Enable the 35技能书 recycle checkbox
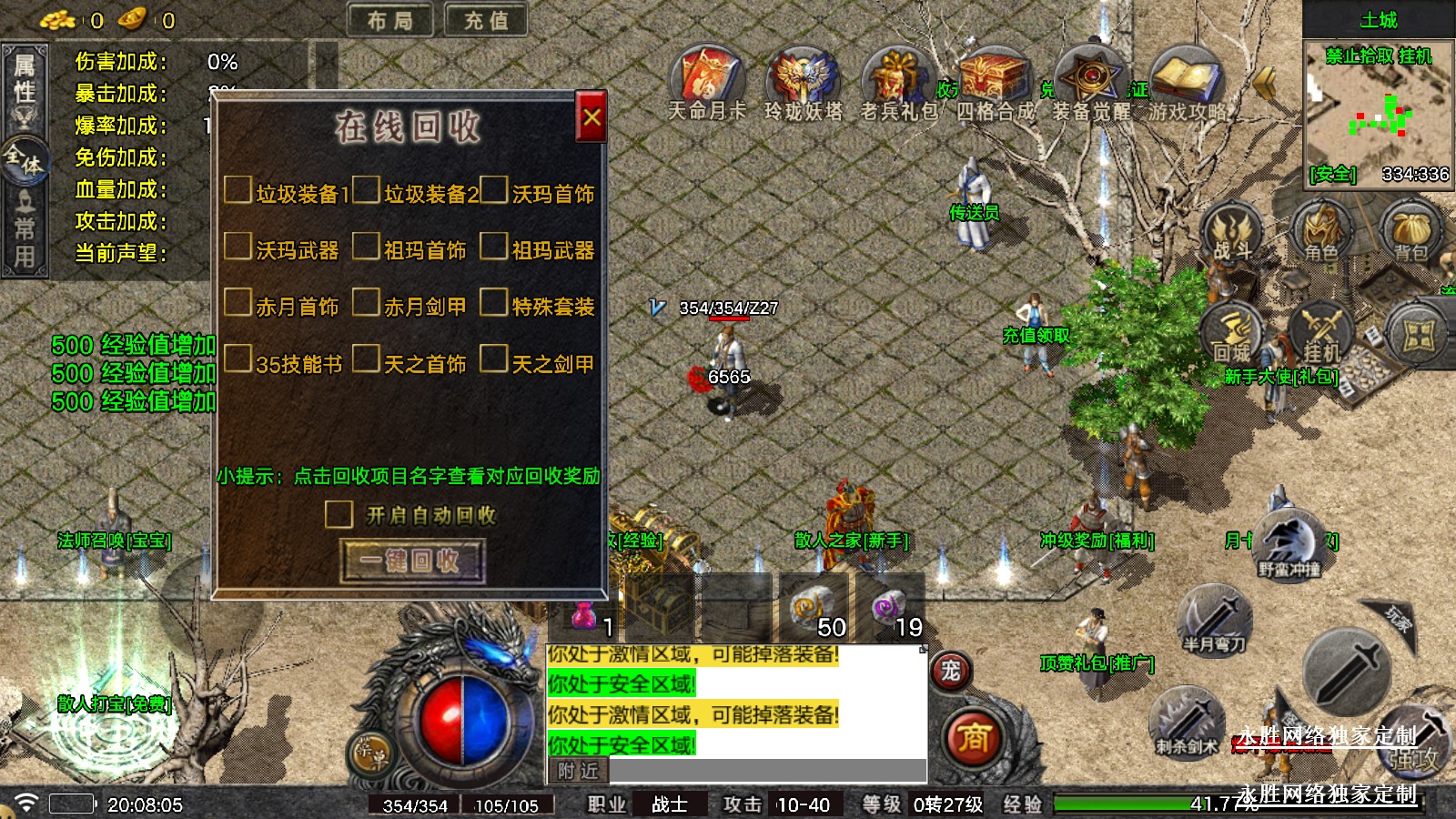 point(238,359)
